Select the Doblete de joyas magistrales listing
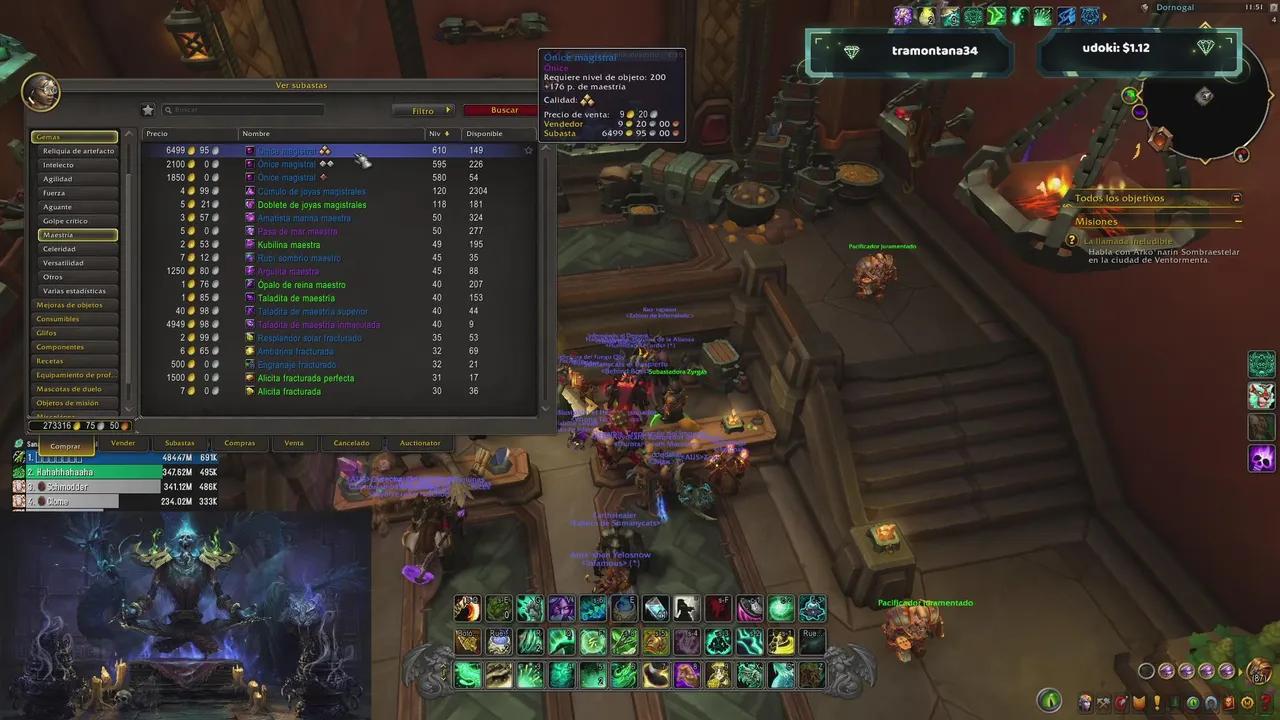 311,205
